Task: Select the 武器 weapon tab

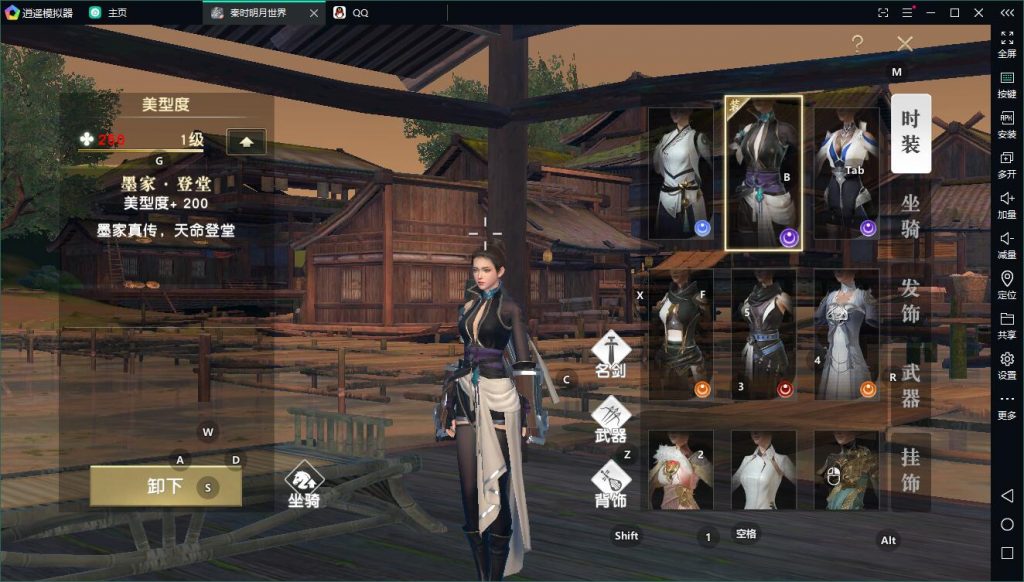Action: tap(910, 385)
